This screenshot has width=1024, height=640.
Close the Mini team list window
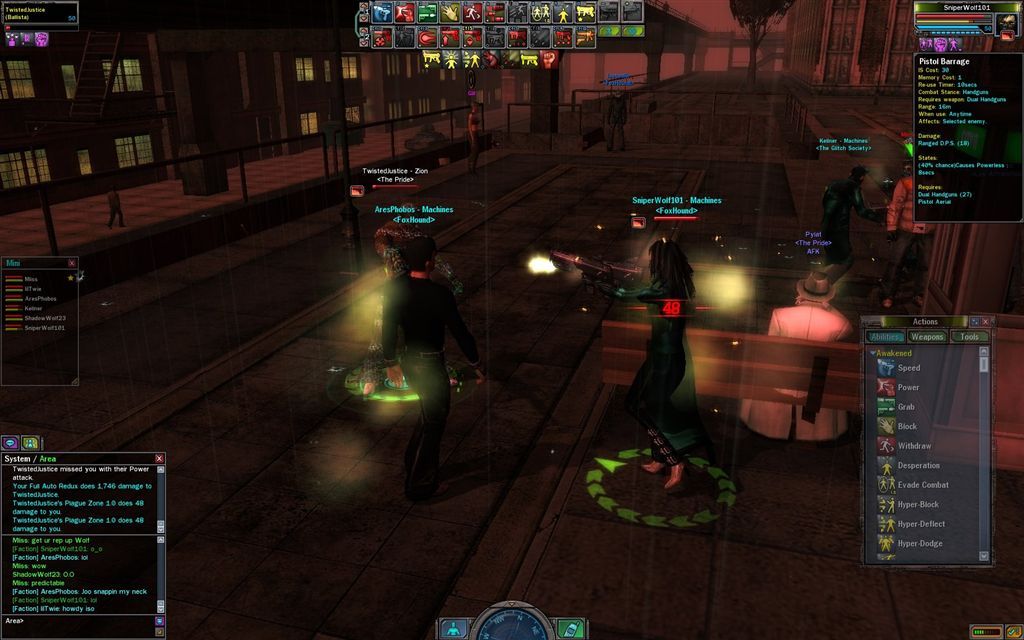click(x=72, y=263)
